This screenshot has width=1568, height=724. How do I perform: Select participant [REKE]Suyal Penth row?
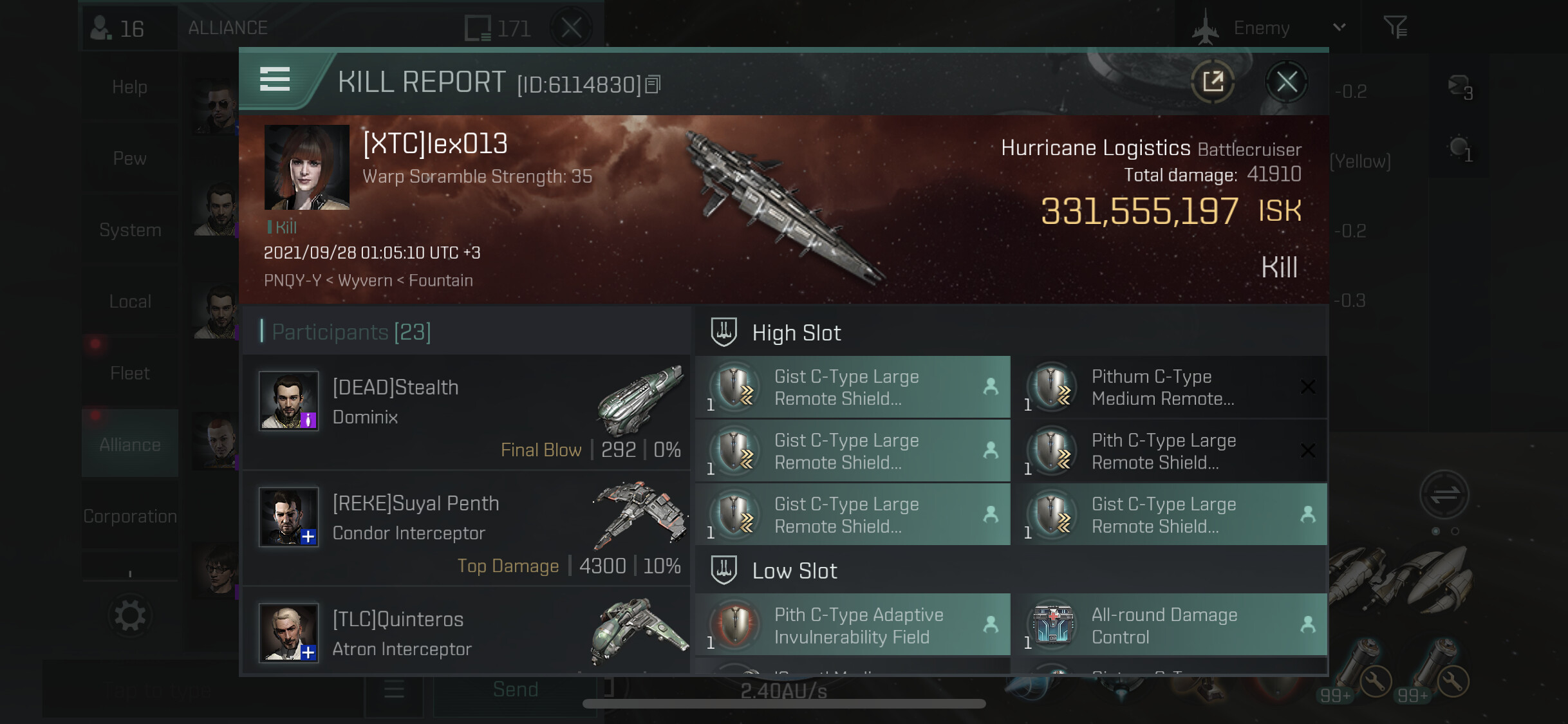coord(466,528)
